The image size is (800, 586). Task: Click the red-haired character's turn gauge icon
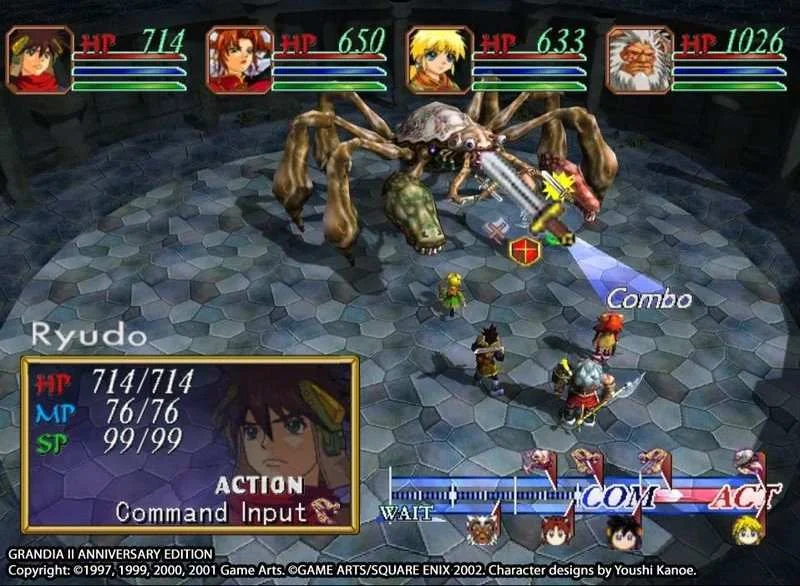point(553,530)
